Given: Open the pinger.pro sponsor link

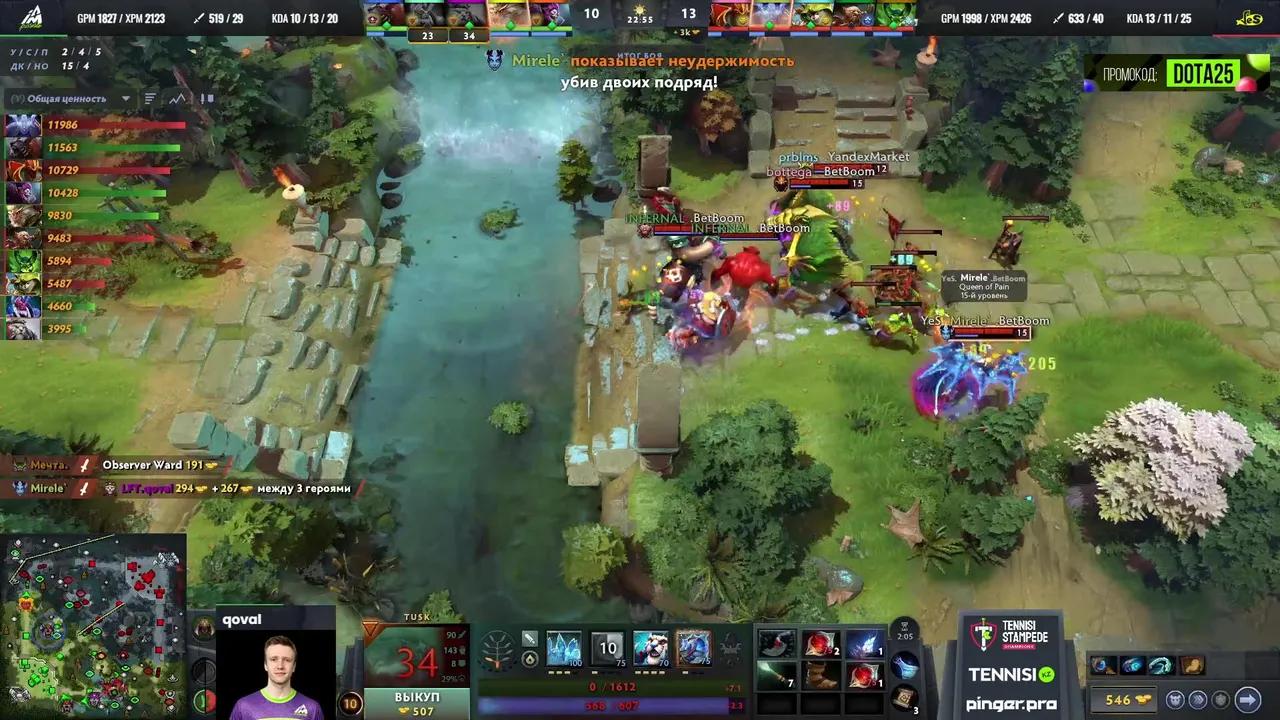Looking at the screenshot, I should (x=1012, y=704).
